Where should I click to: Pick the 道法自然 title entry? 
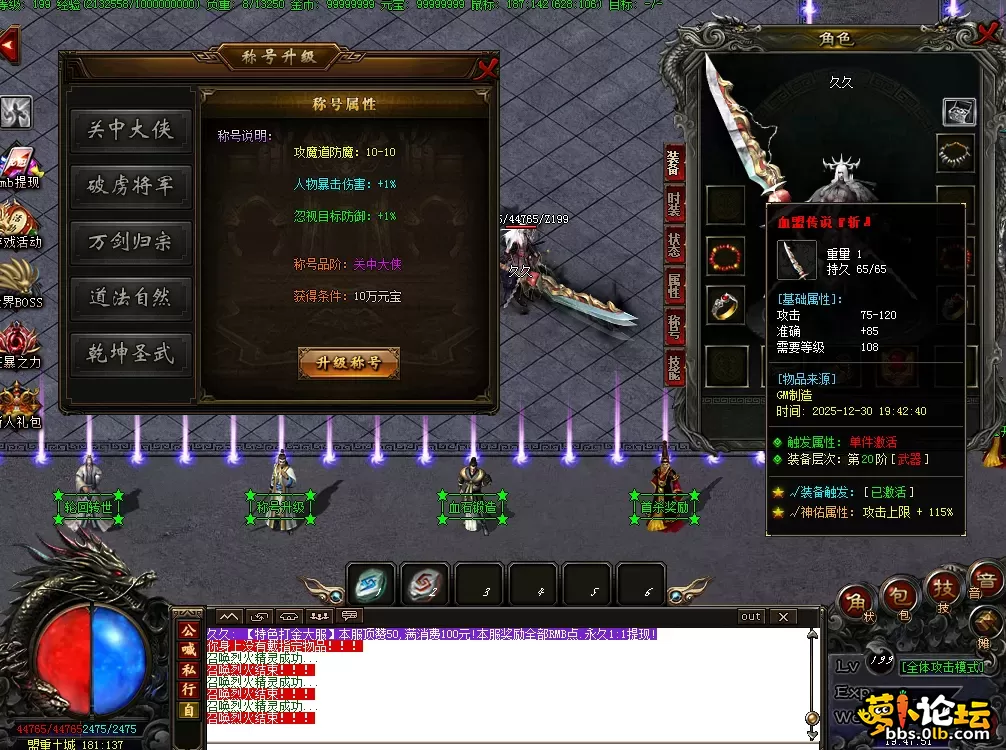(130, 298)
